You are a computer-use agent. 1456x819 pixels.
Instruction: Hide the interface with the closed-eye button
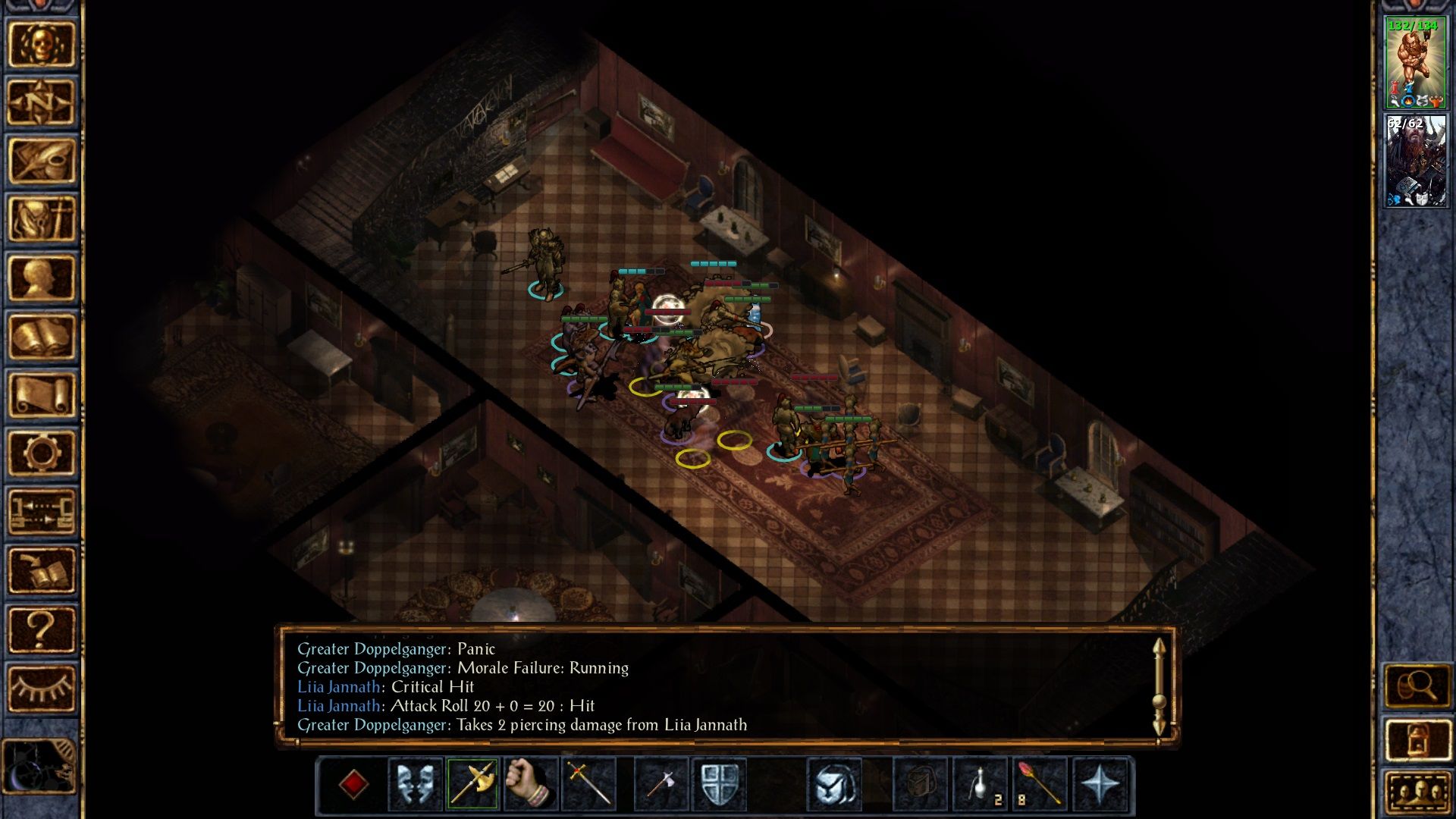tap(41, 688)
